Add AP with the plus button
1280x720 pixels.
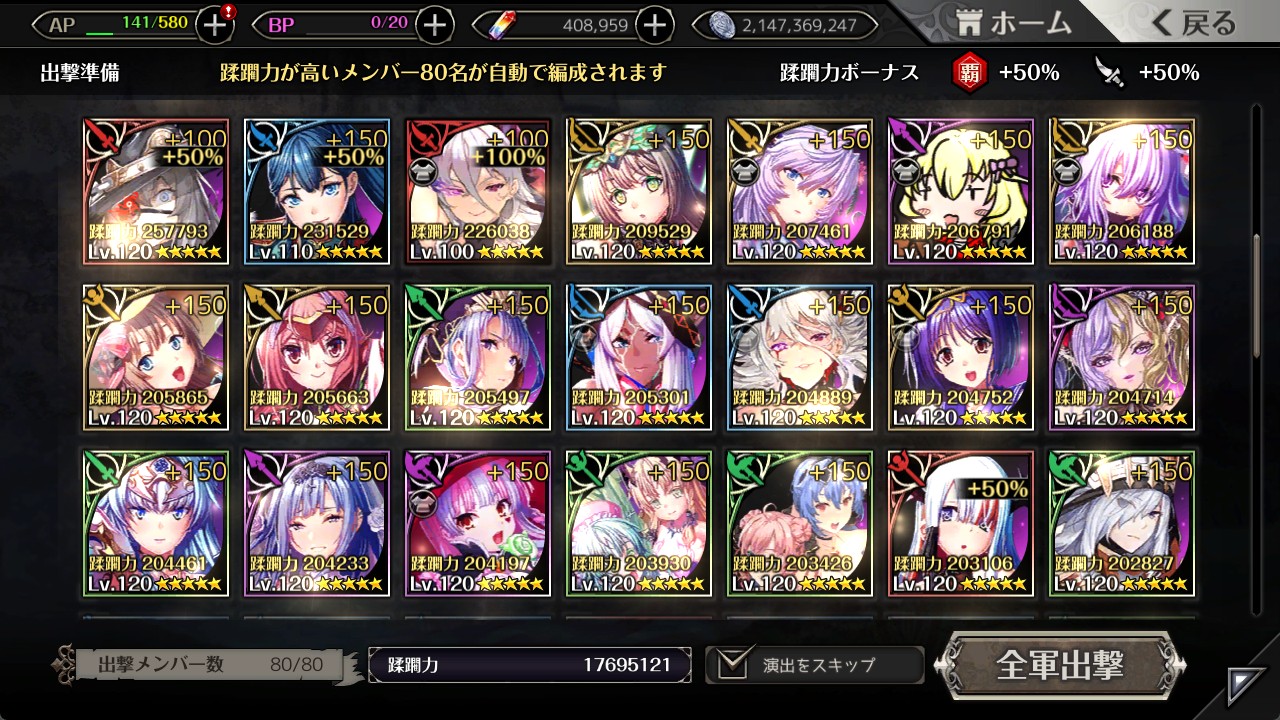(215, 25)
